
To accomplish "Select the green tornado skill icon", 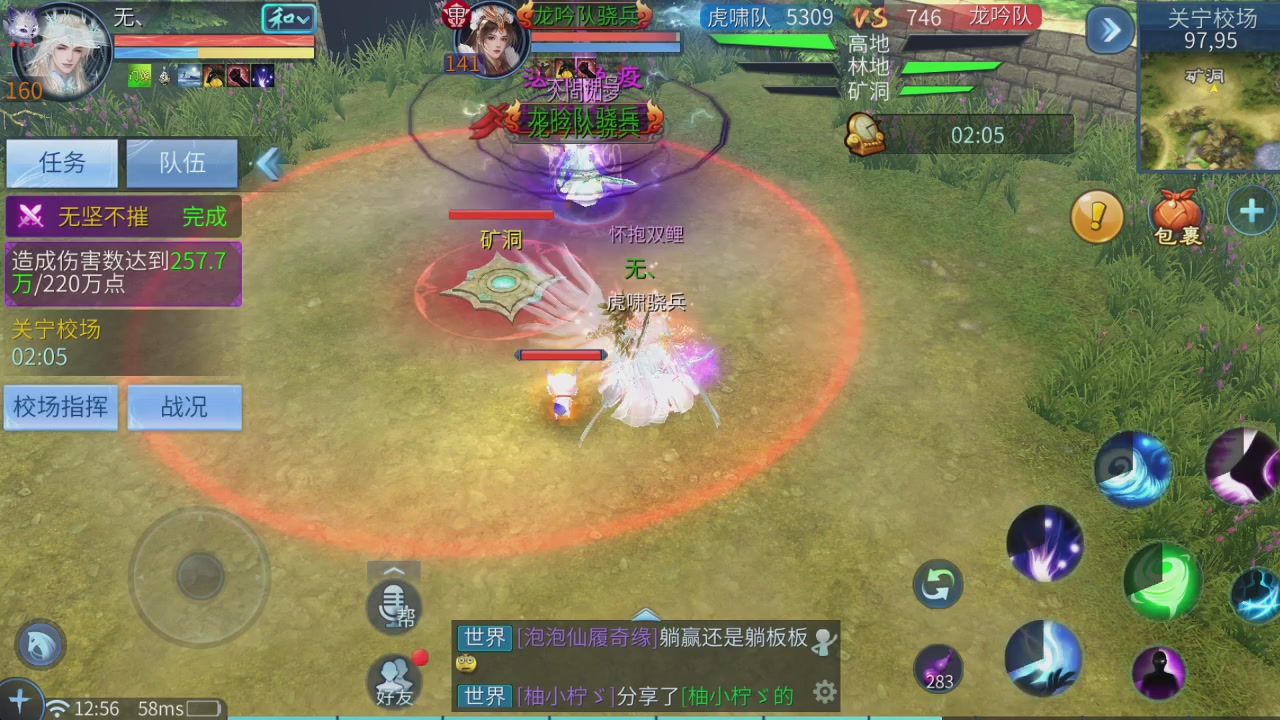I will point(1163,582).
